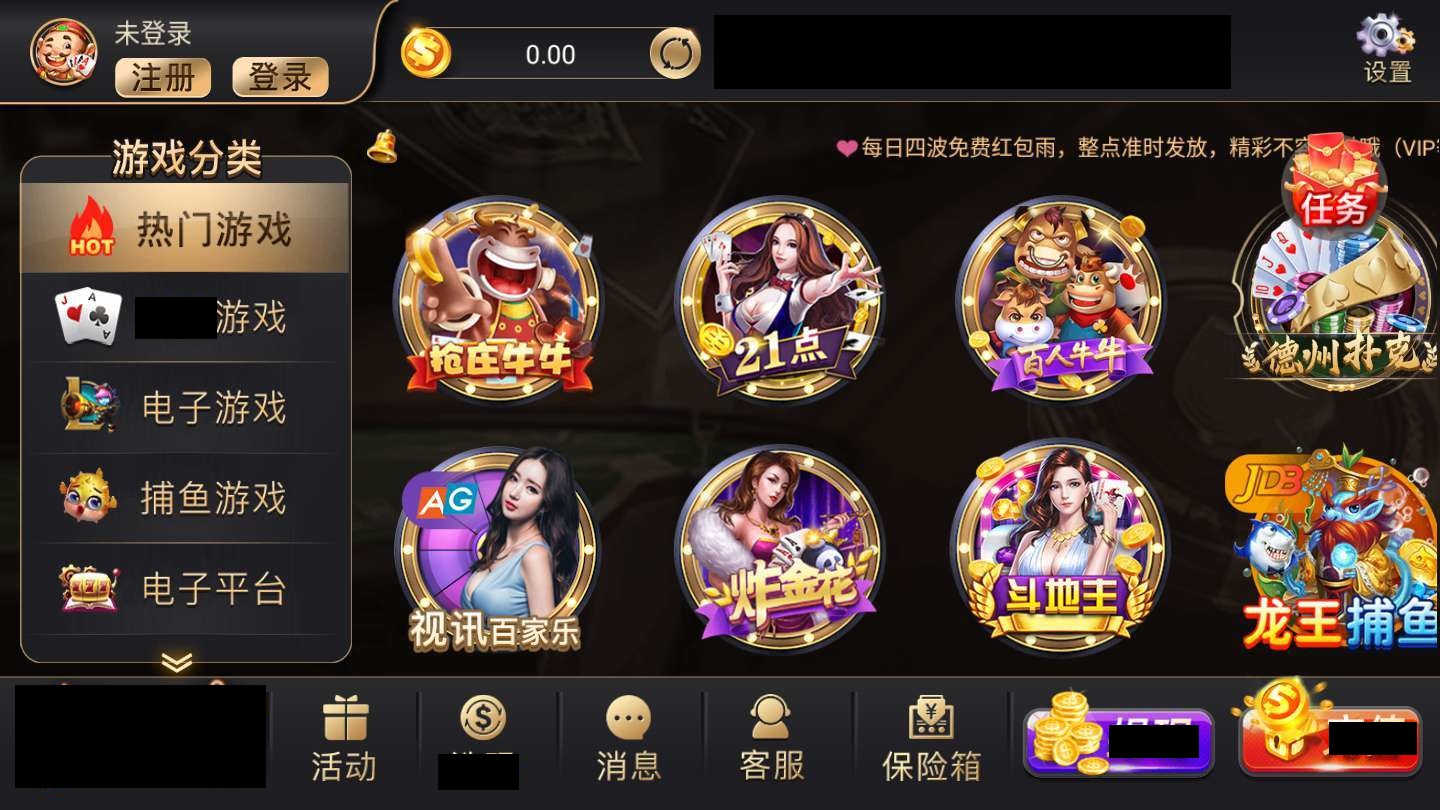The height and width of the screenshot is (810, 1440).
Task: Expand more game categories with double chevron
Action: [x=178, y=662]
